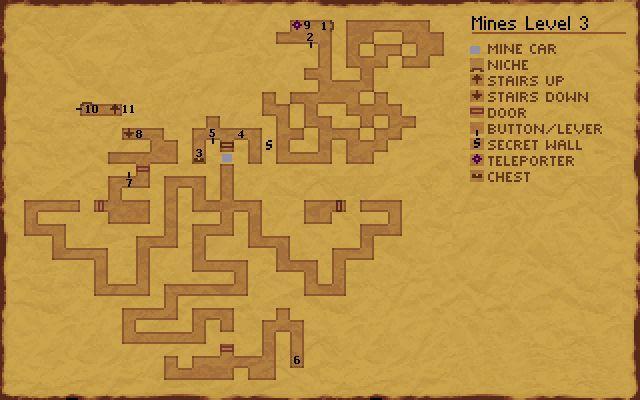Viewport: 640px width, 400px height.
Task: Select map marker number 10
Action: pyautogui.click(x=91, y=109)
